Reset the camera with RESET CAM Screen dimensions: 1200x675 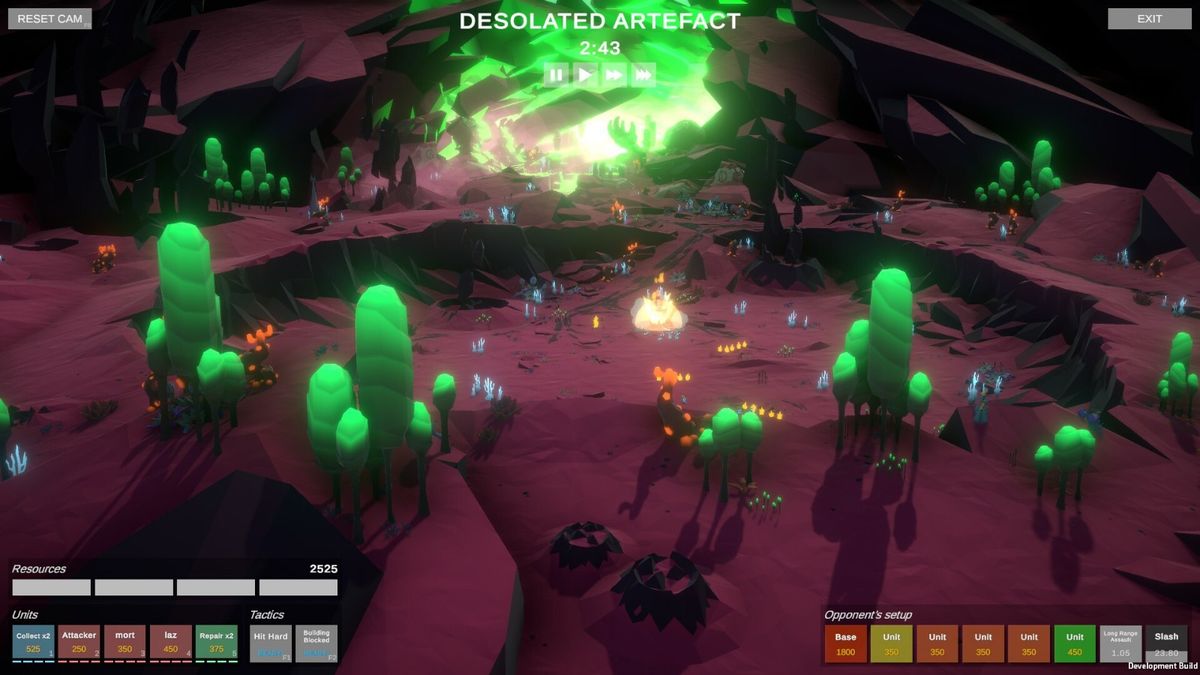[50, 19]
